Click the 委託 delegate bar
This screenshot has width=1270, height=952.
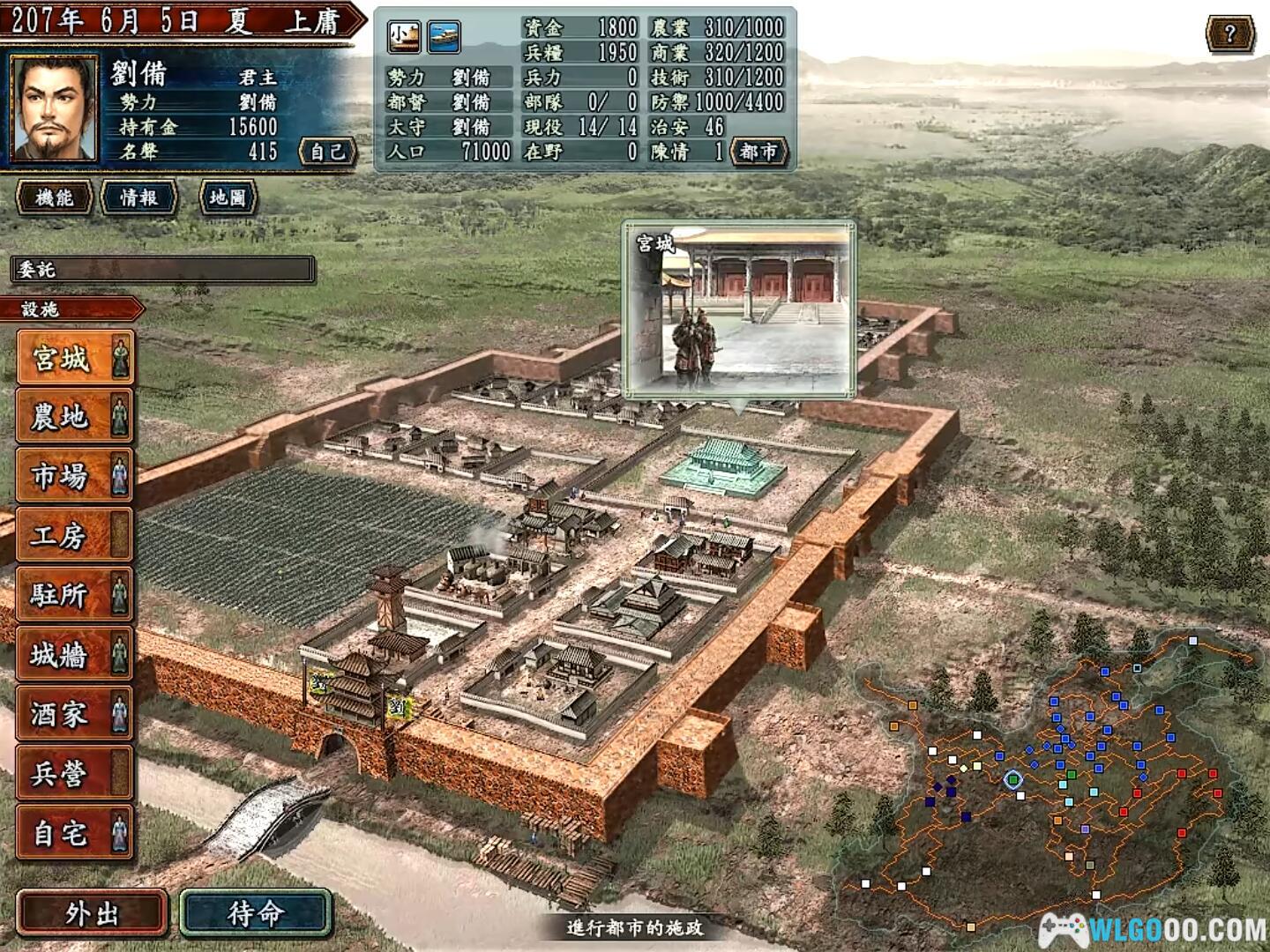(x=162, y=270)
